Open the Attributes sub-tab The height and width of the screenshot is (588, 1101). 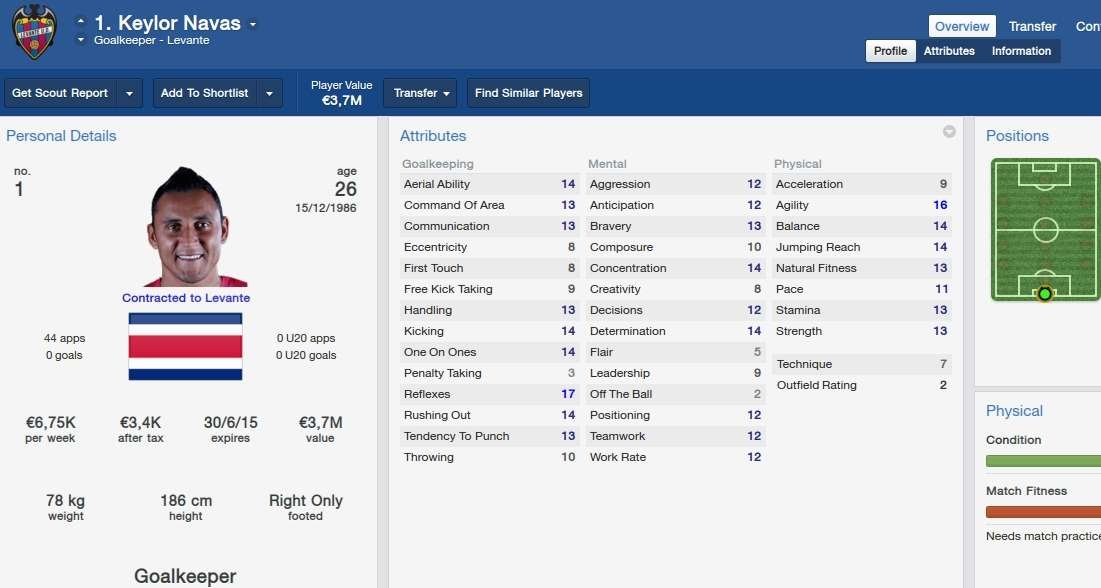click(949, 51)
